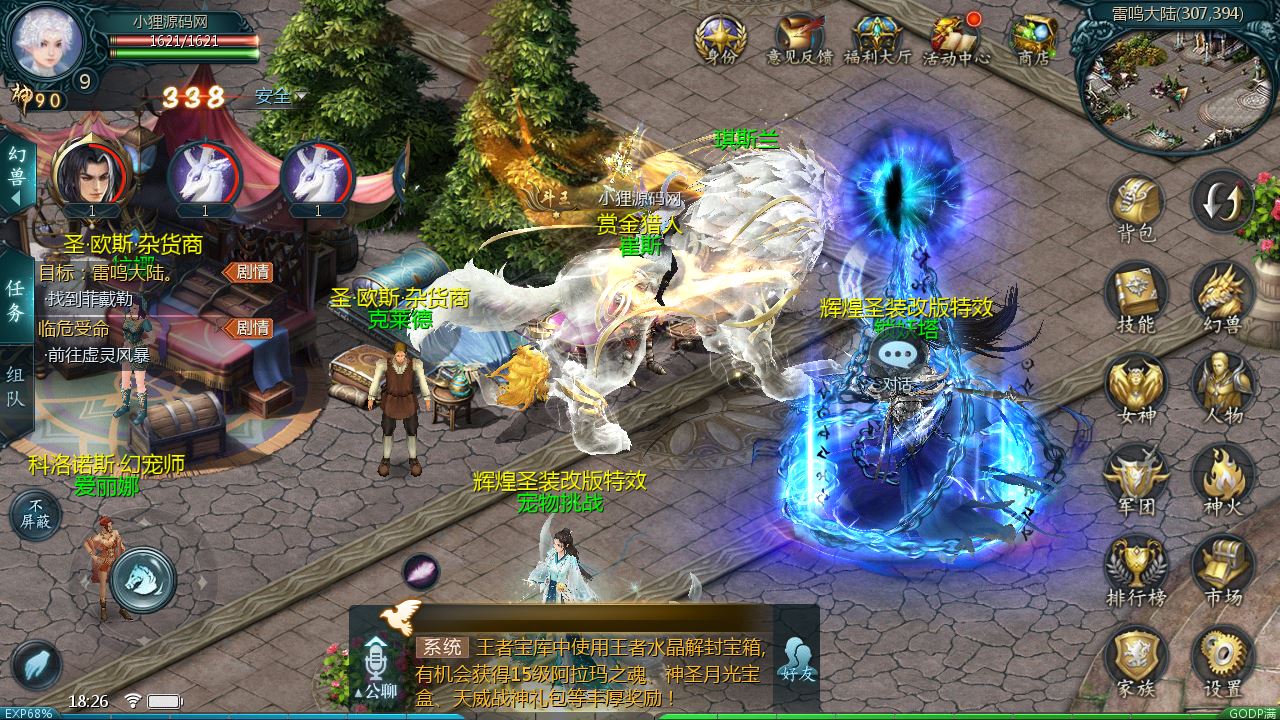
Task: Open the 女神 goddess menu
Action: pyautogui.click(x=1135, y=388)
